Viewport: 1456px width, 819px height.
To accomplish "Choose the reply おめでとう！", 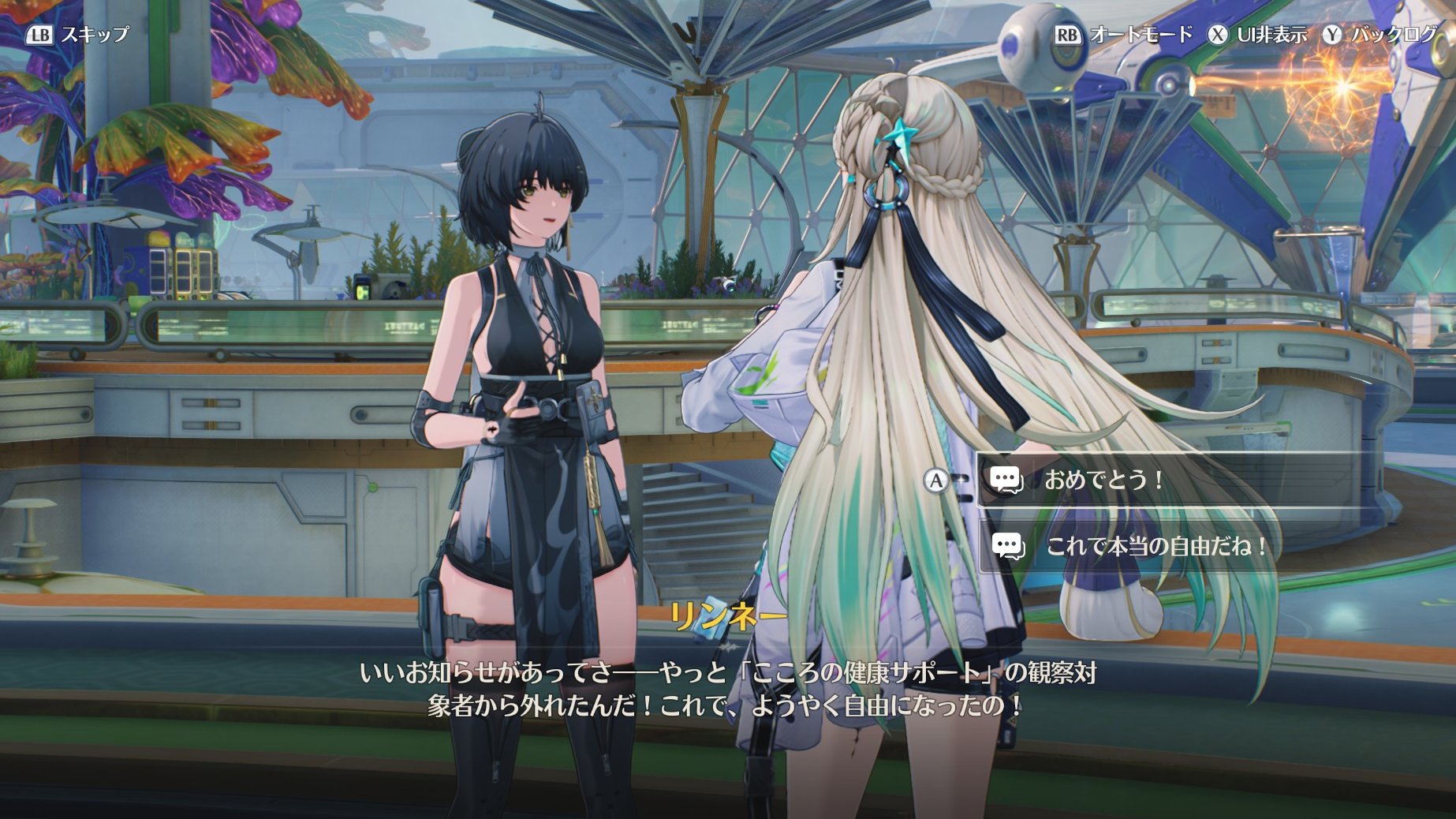I will point(1104,480).
